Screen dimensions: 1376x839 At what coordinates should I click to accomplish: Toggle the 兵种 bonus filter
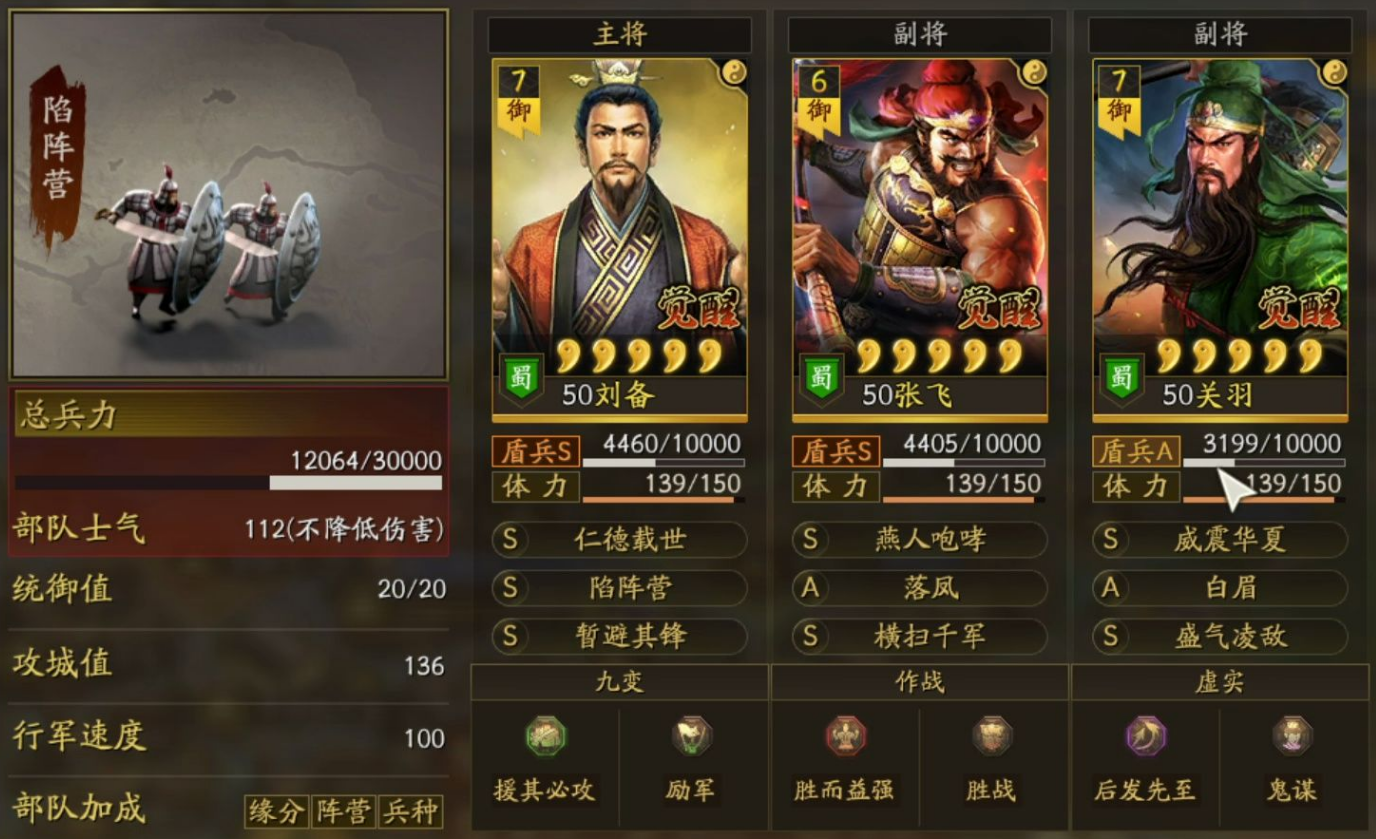coord(413,812)
